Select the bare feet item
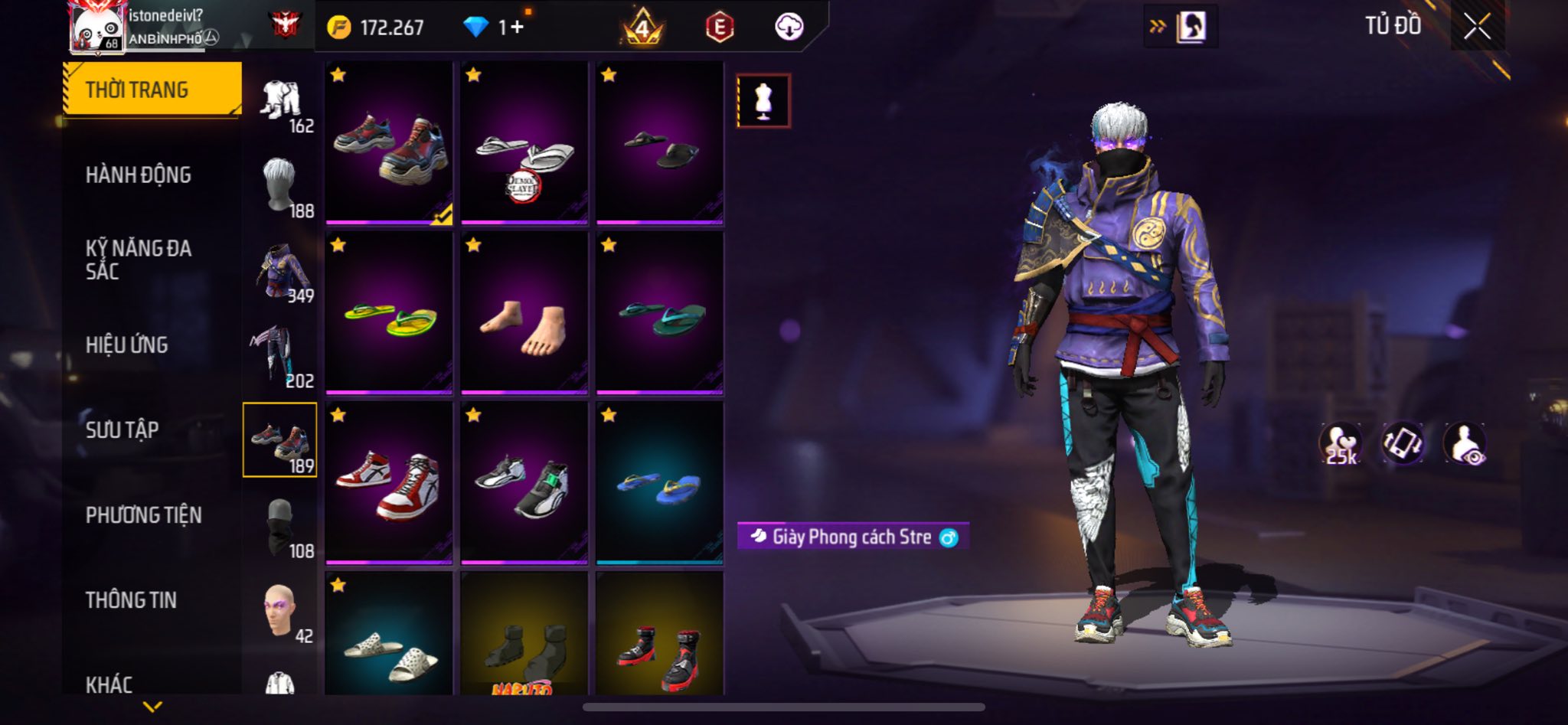 coord(524,314)
